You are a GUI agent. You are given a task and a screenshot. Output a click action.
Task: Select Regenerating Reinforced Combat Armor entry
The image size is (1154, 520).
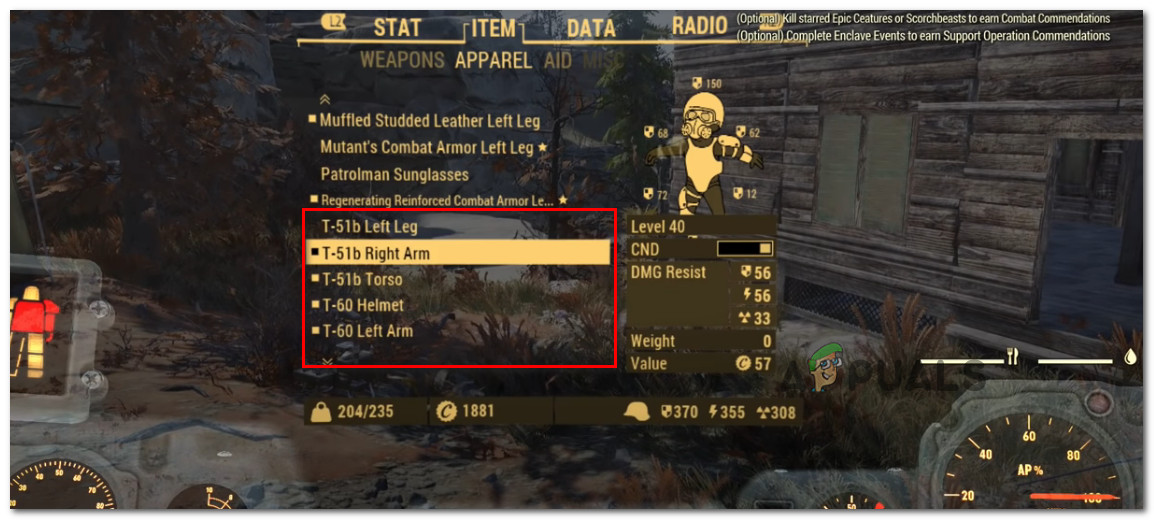(x=435, y=201)
